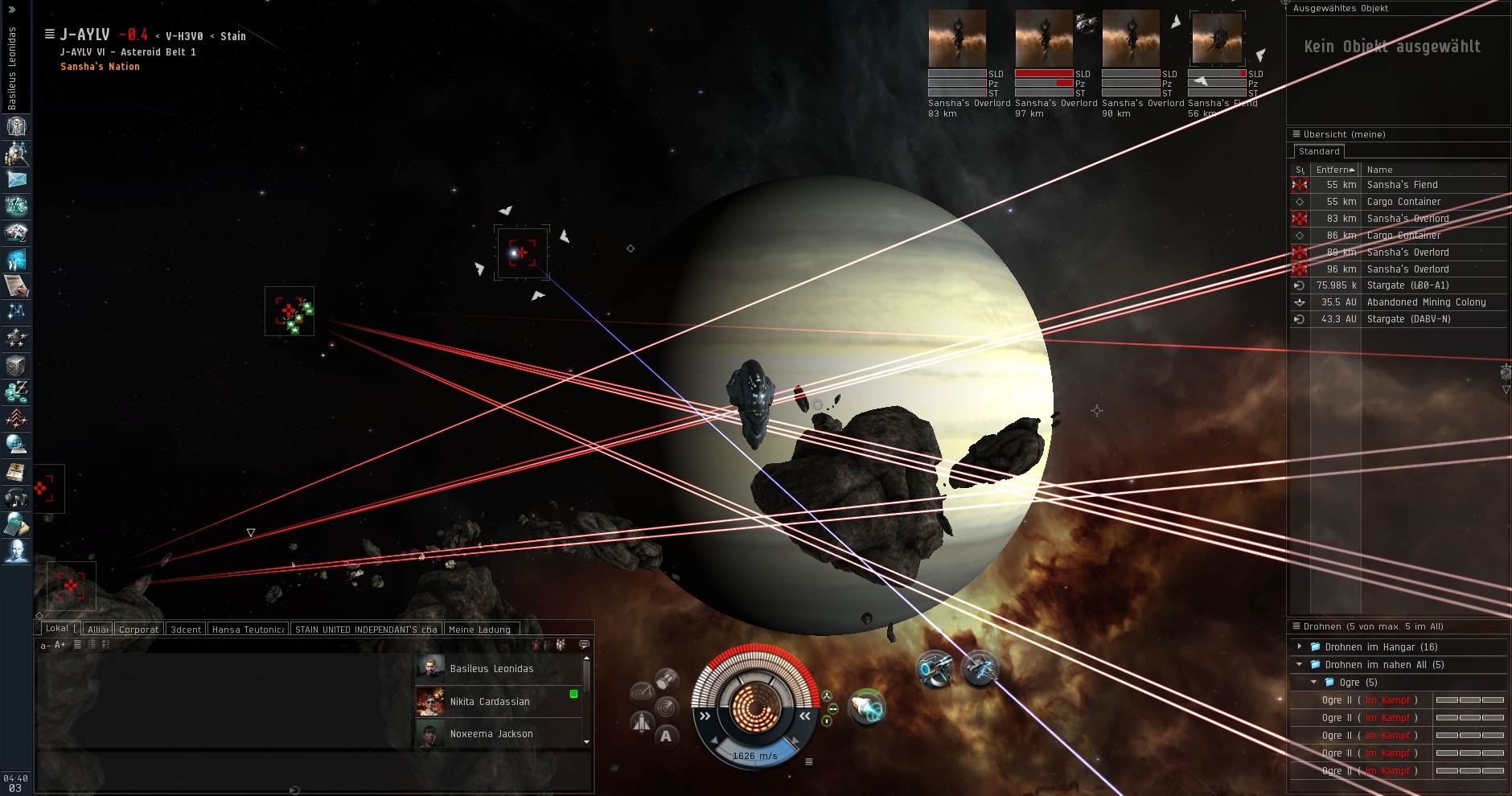Choose the Abandoned Mining Colony overview entry
This screenshot has height=796, width=1512.
[1426, 302]
